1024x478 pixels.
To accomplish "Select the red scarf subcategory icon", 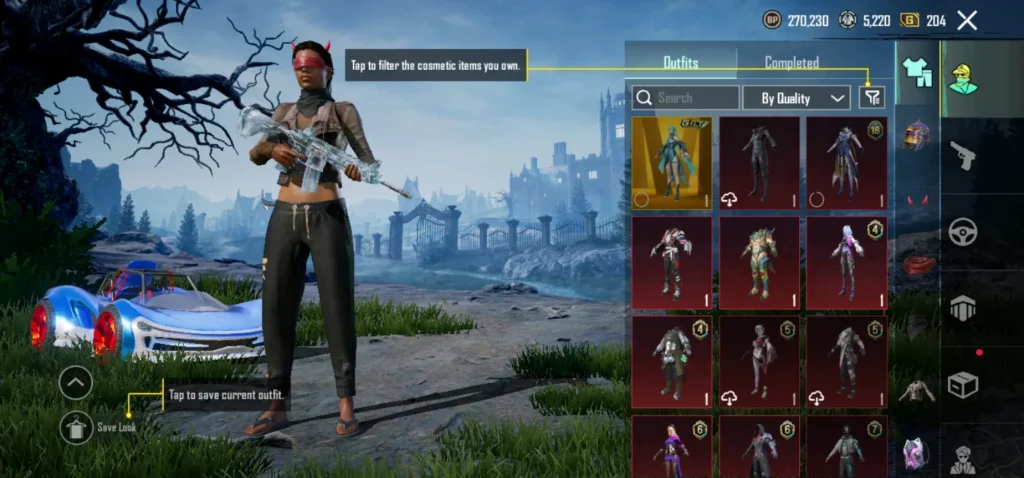I will [917, 264].
